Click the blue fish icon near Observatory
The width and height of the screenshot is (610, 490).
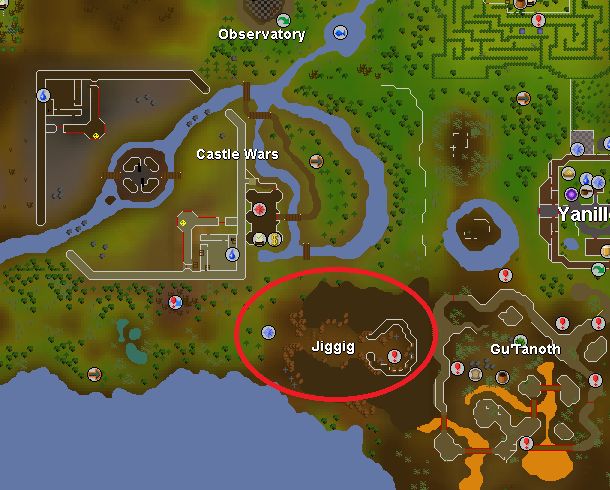tap(341, 33)
